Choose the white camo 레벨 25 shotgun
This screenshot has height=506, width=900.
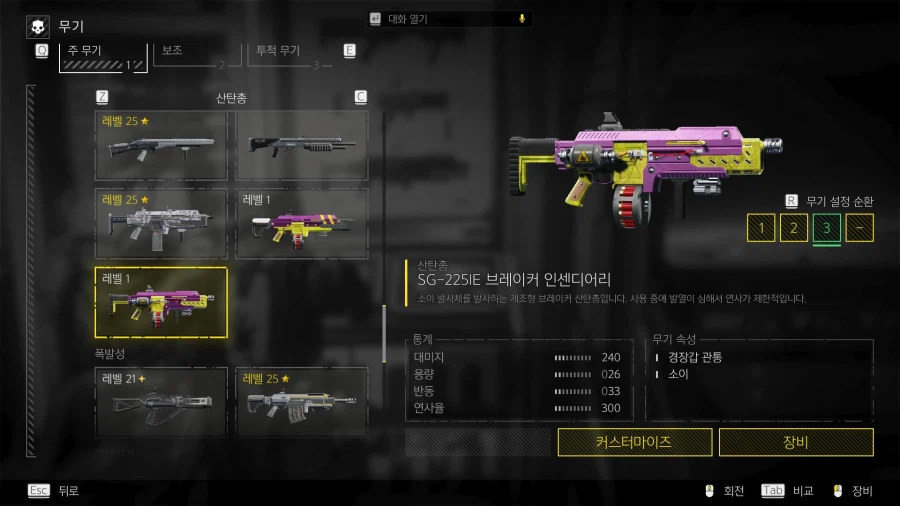tap(161, 223)
